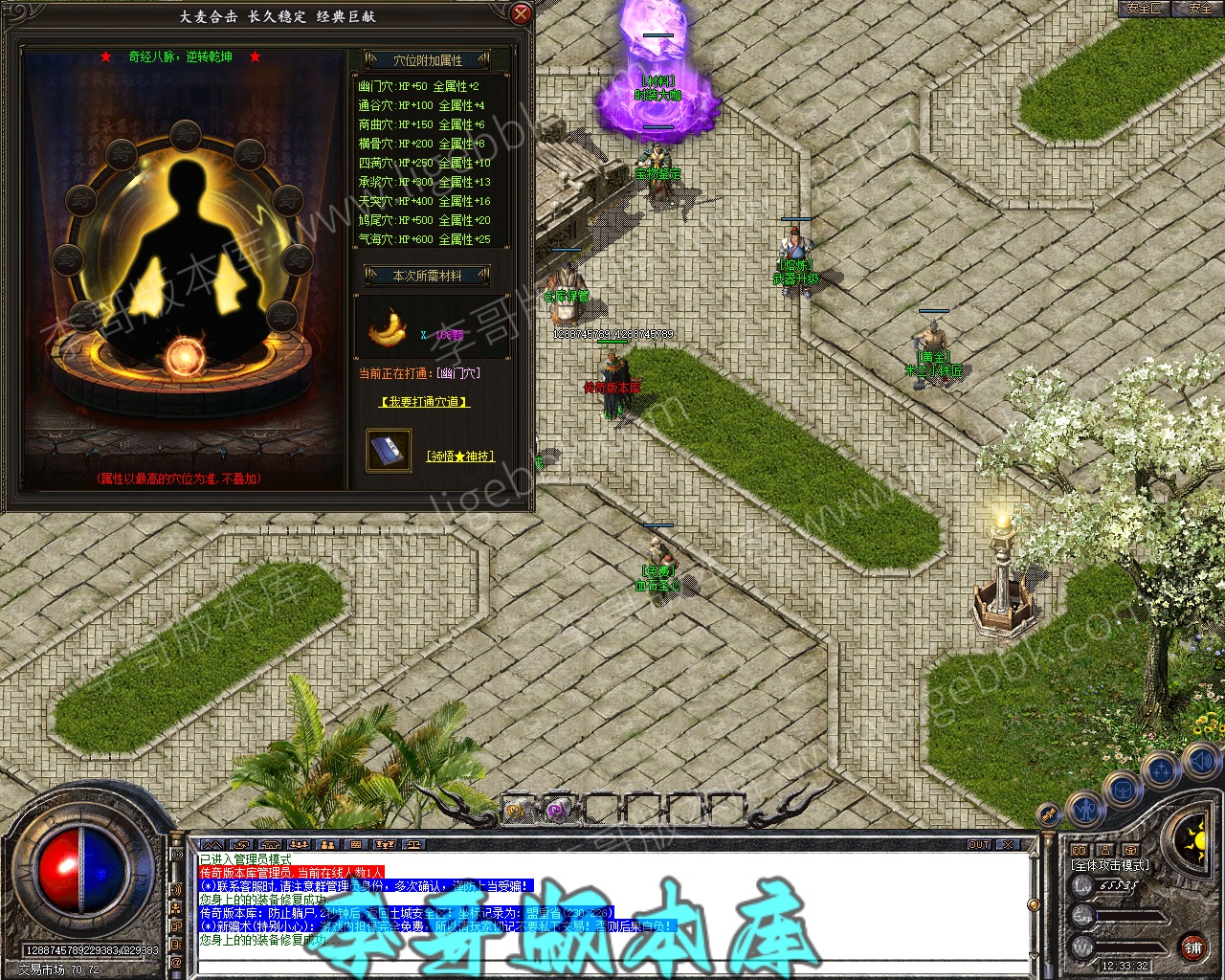This screenshot has width=1225, height=980.
Task: Open the skills button with three stars
Action: tap(1162, 769)
